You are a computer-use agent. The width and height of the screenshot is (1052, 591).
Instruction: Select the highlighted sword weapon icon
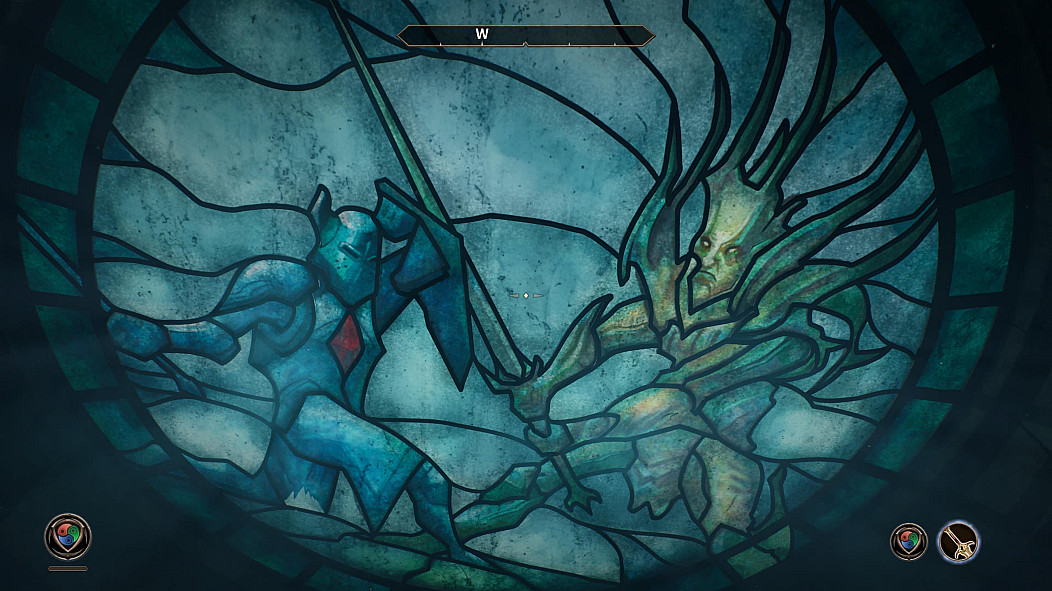pos(959,542)
